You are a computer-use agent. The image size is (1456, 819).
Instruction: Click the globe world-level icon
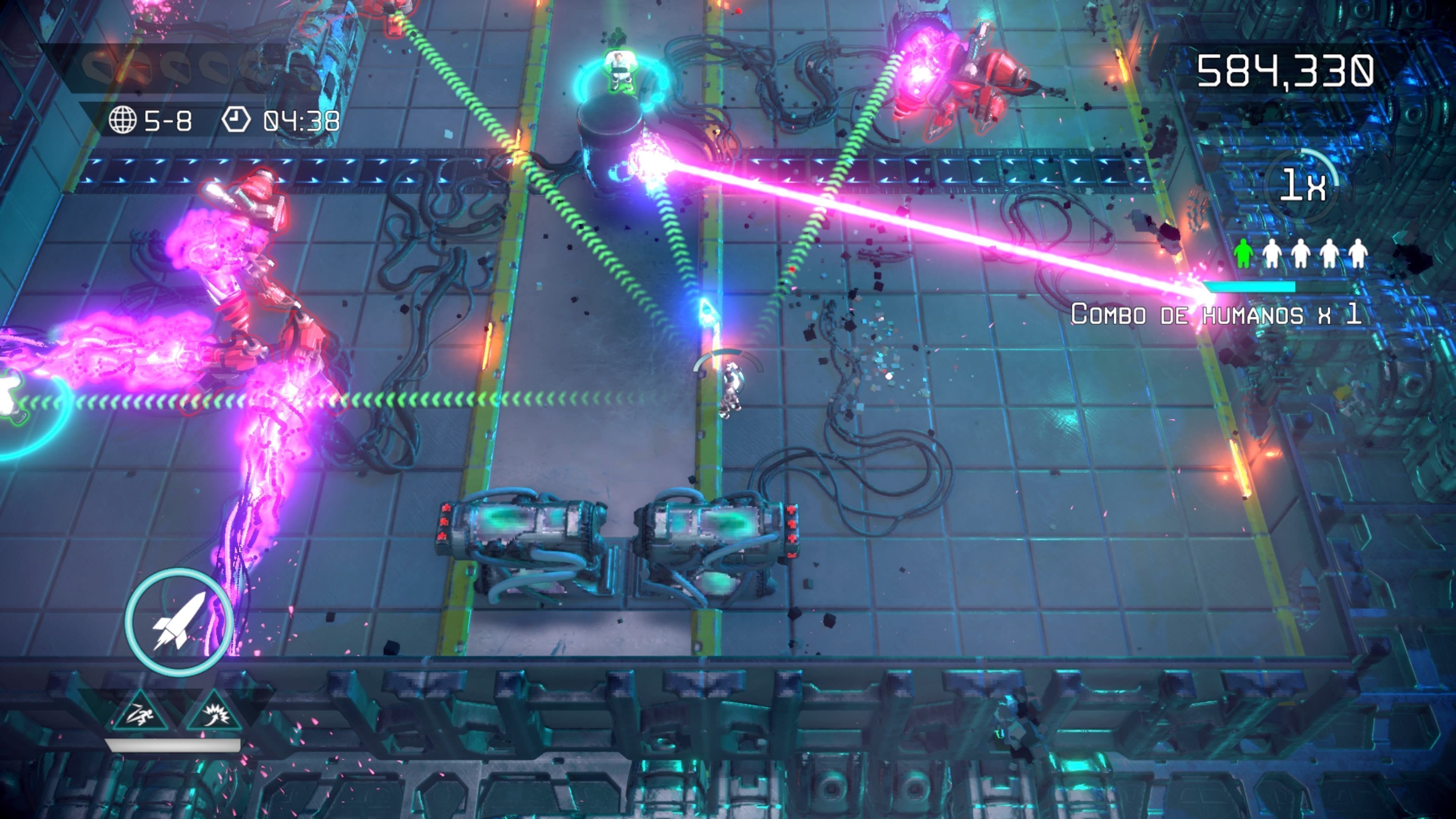click(122, 121)
